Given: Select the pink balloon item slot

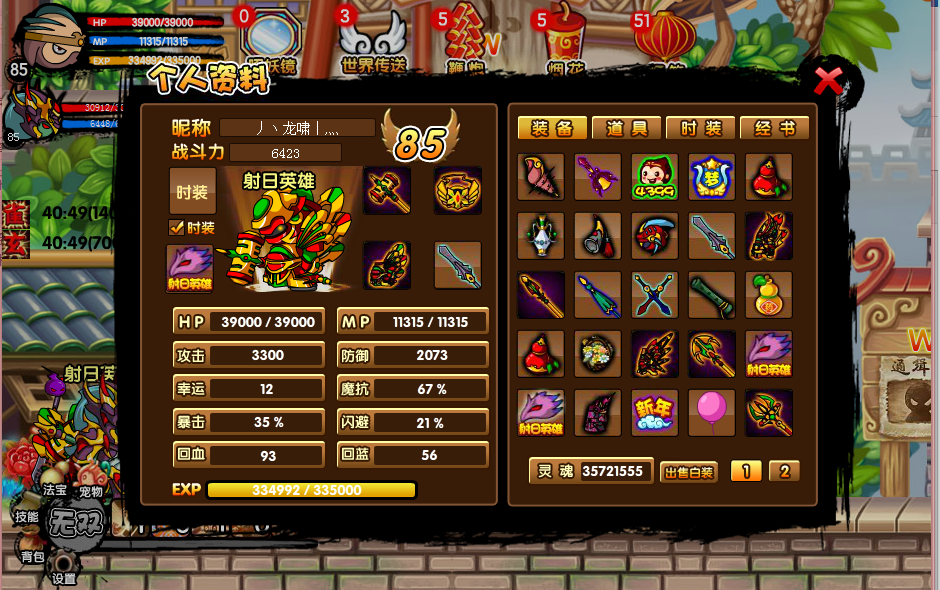Looking at the screenshot, I should tap(711, 412).
